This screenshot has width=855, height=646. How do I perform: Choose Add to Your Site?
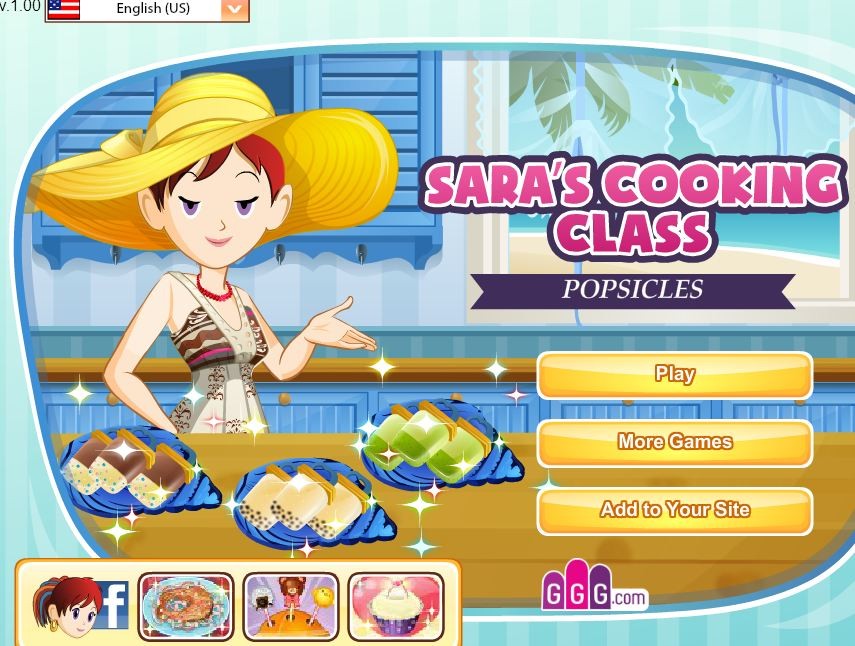pos(675,510)
